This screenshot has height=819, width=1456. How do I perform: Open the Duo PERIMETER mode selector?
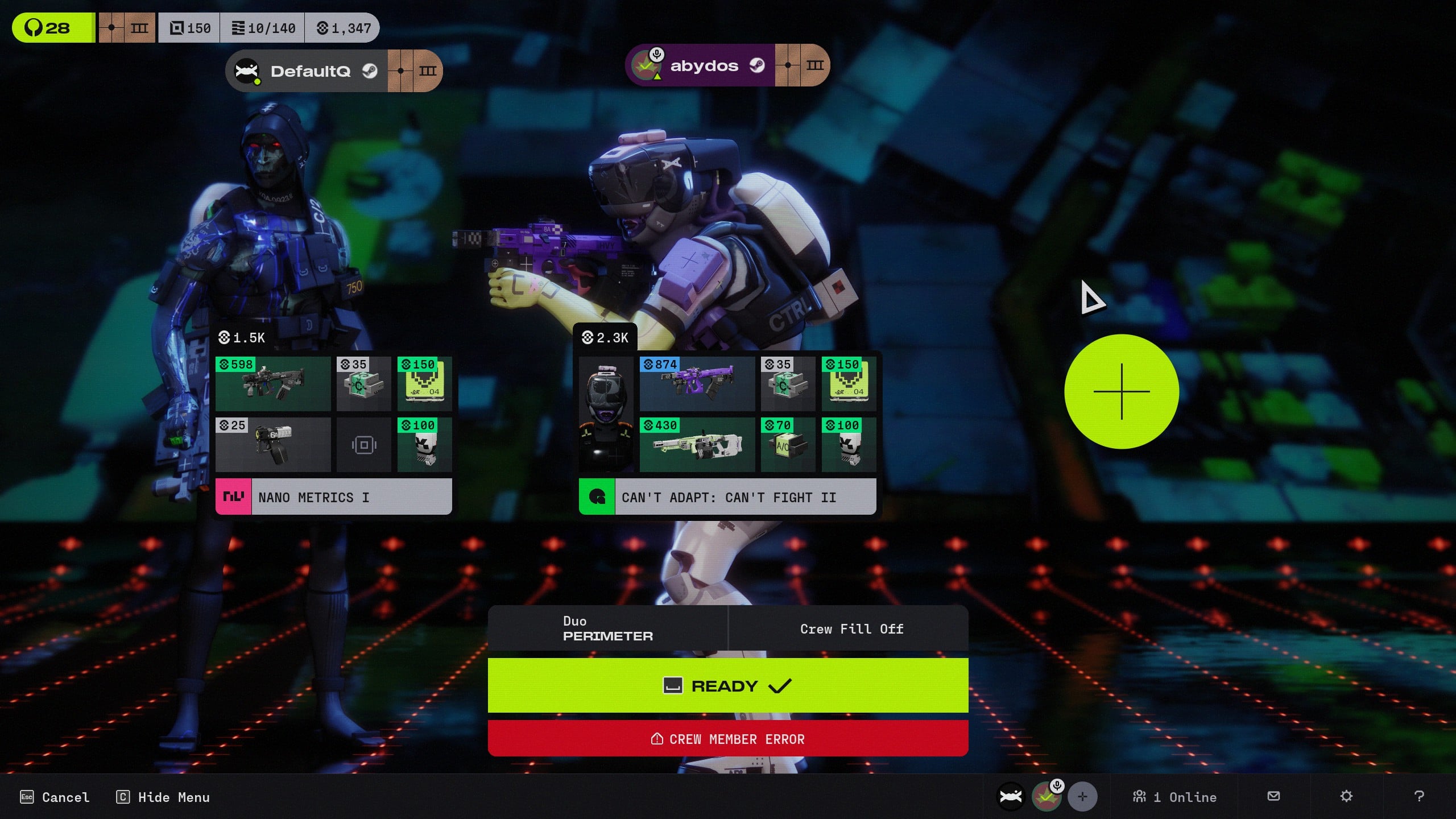(x=607, y=628)
